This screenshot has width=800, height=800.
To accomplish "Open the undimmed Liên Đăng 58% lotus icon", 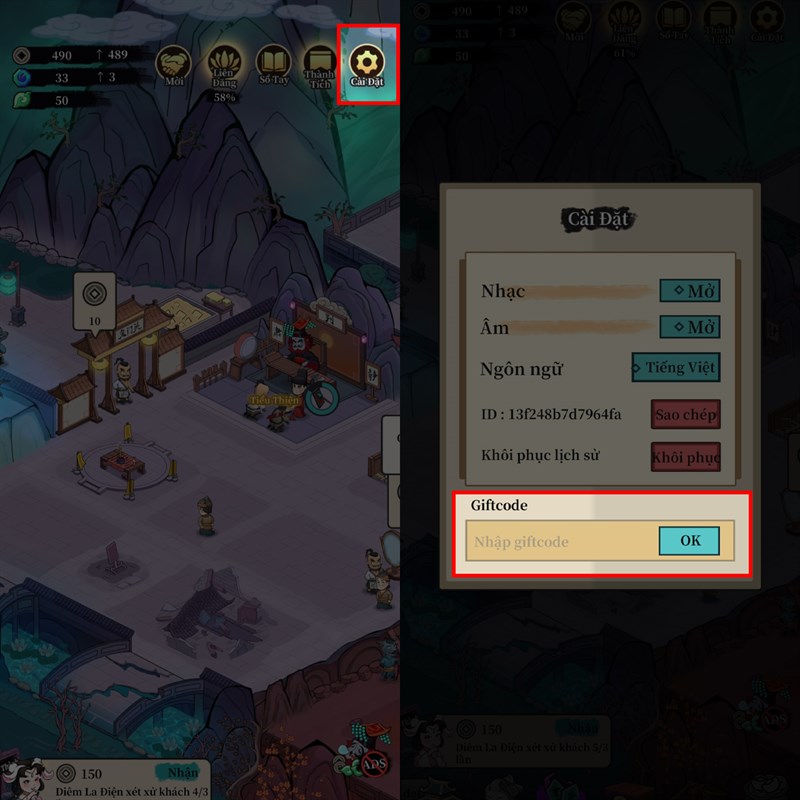I will coord(225,68).
